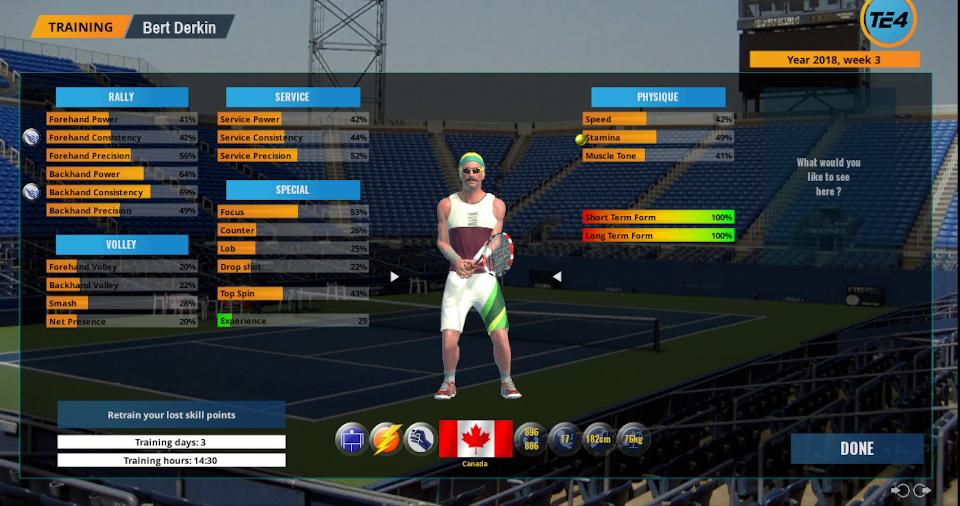Open the lightning bolt icon
The image size is (960, 506).
pyautogui.click(x=386, y=439)
